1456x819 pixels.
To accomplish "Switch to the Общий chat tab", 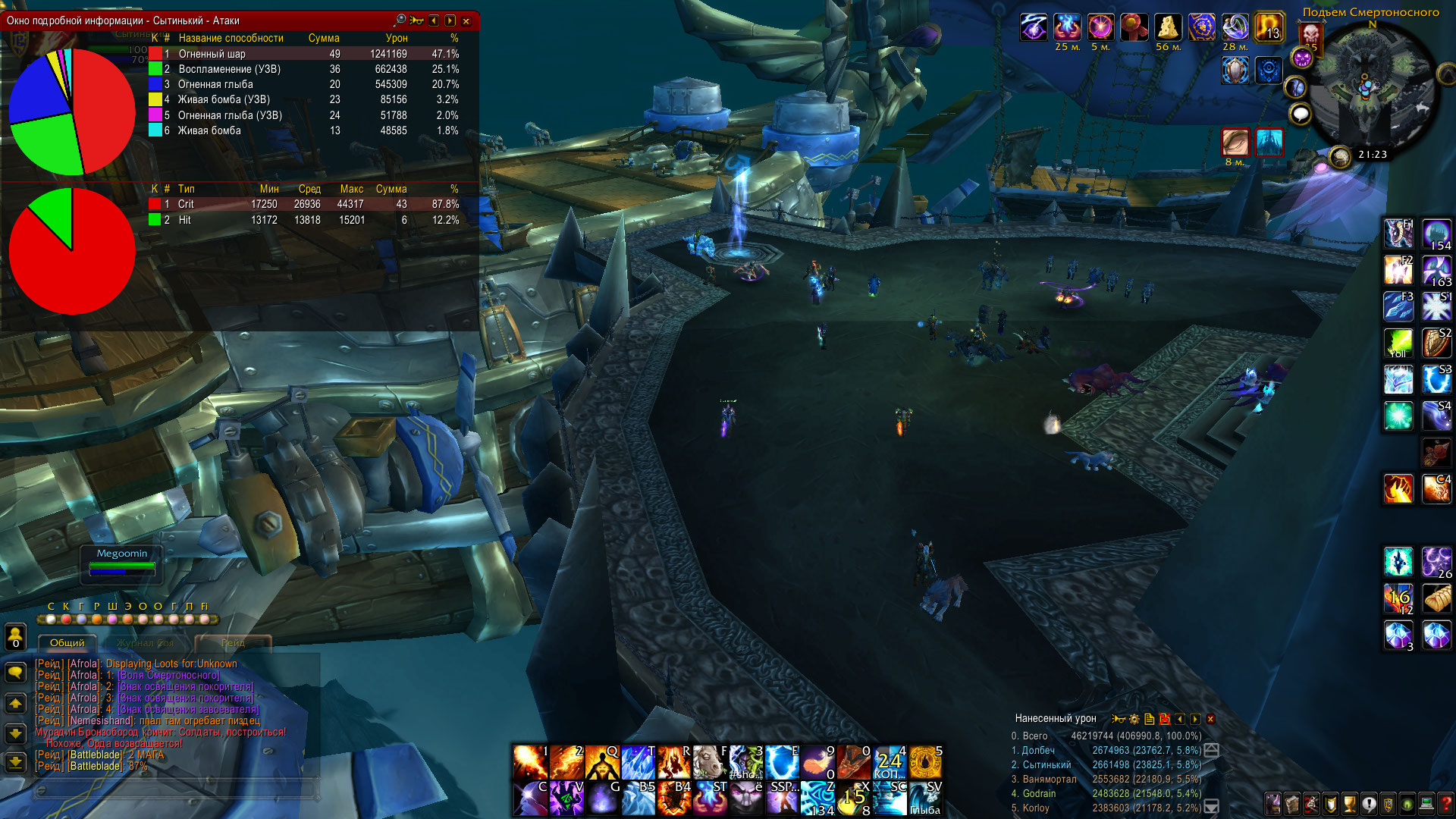I will click(x=67, y=643).
